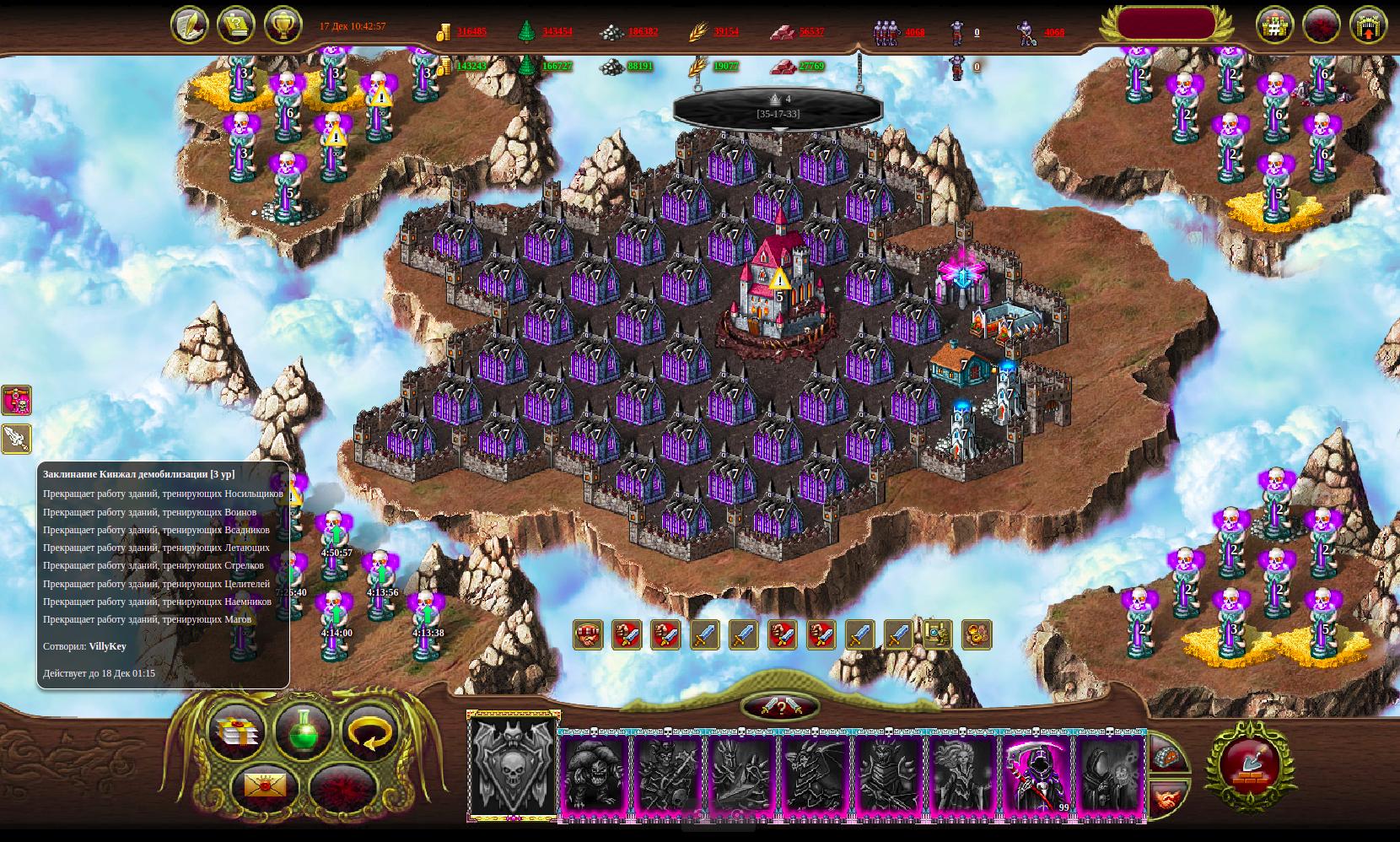
Task: Open the map scroll with magnifier icon
Action: click(937, 634)
